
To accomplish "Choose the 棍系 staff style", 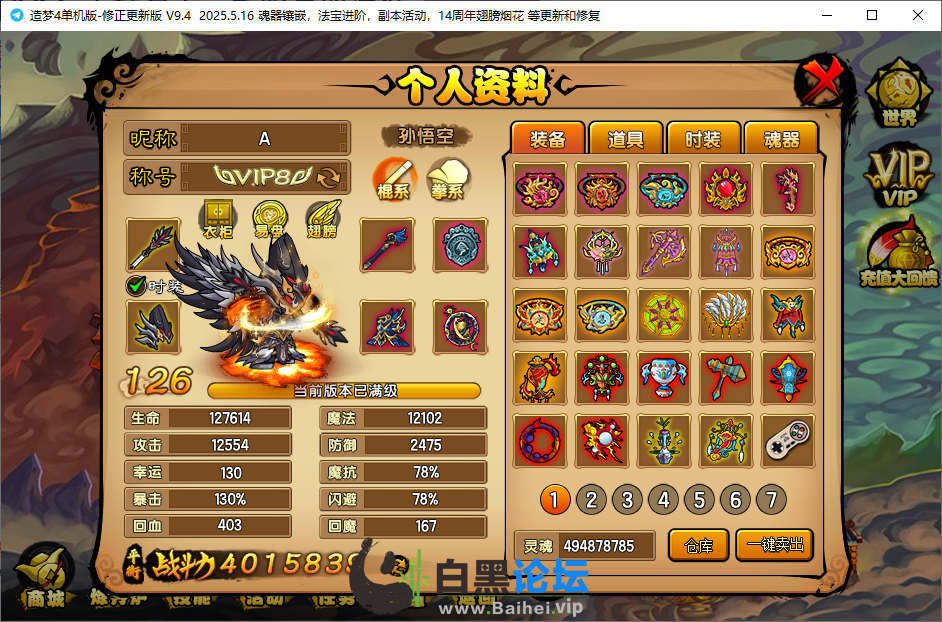I will pos(395,178).
